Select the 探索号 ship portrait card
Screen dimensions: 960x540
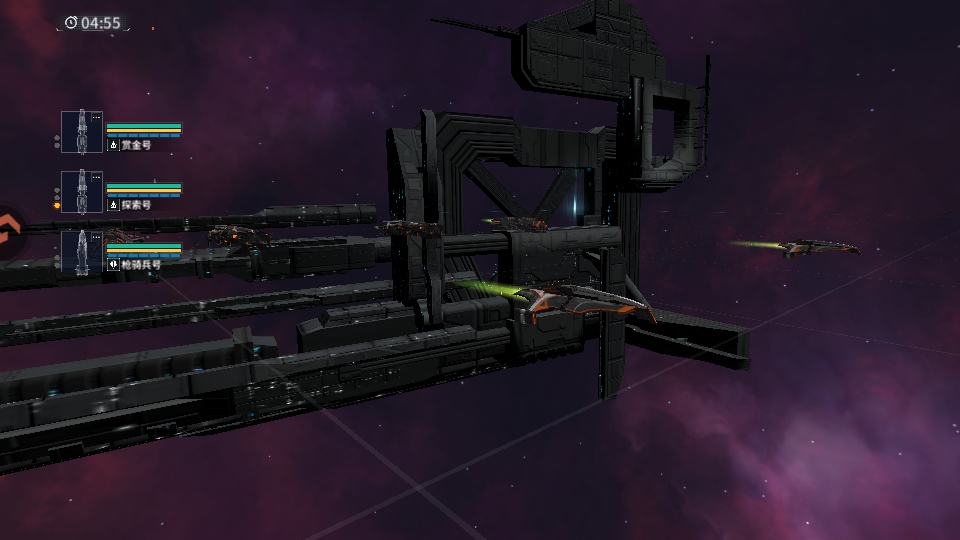pos(81,192)
